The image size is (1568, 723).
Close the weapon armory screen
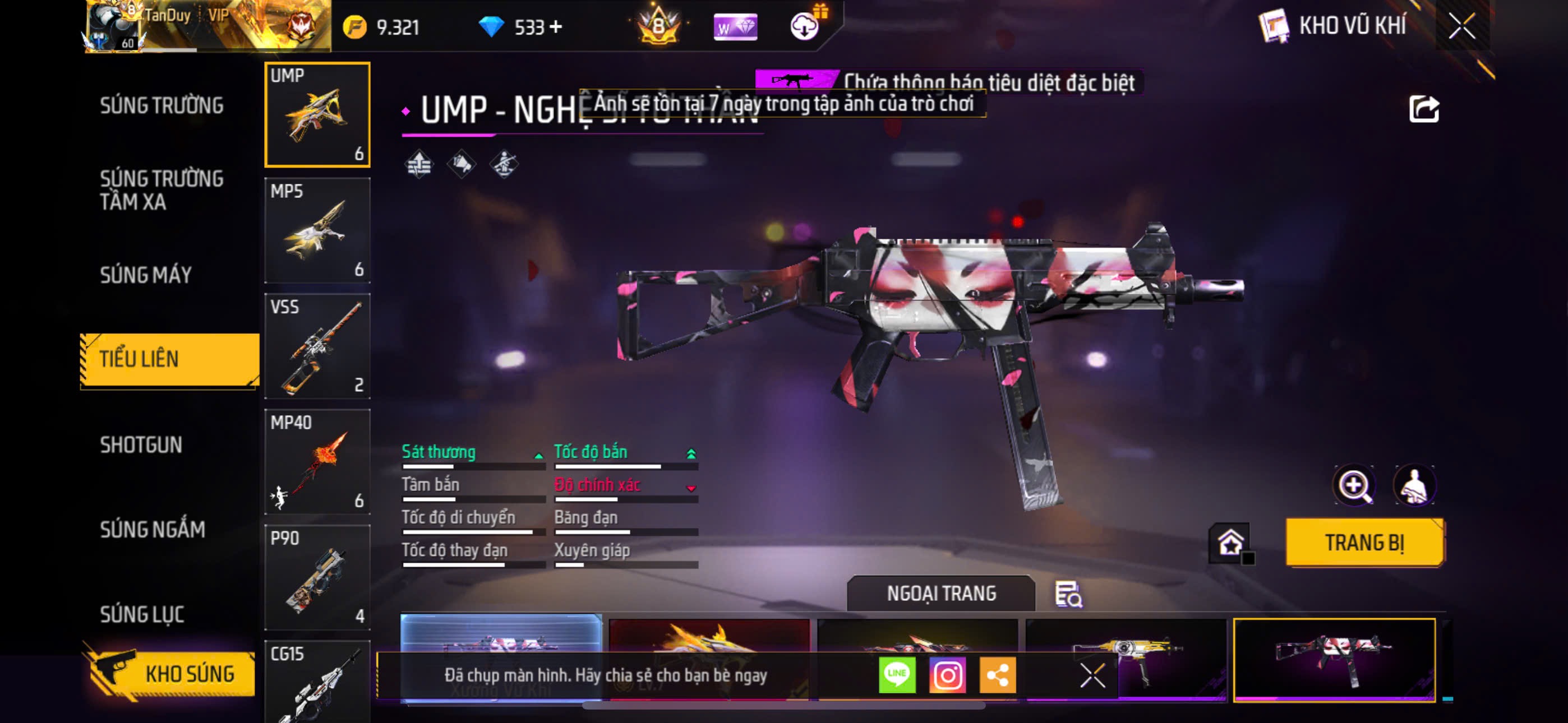pyautogui.click(x=1461, y=26)
